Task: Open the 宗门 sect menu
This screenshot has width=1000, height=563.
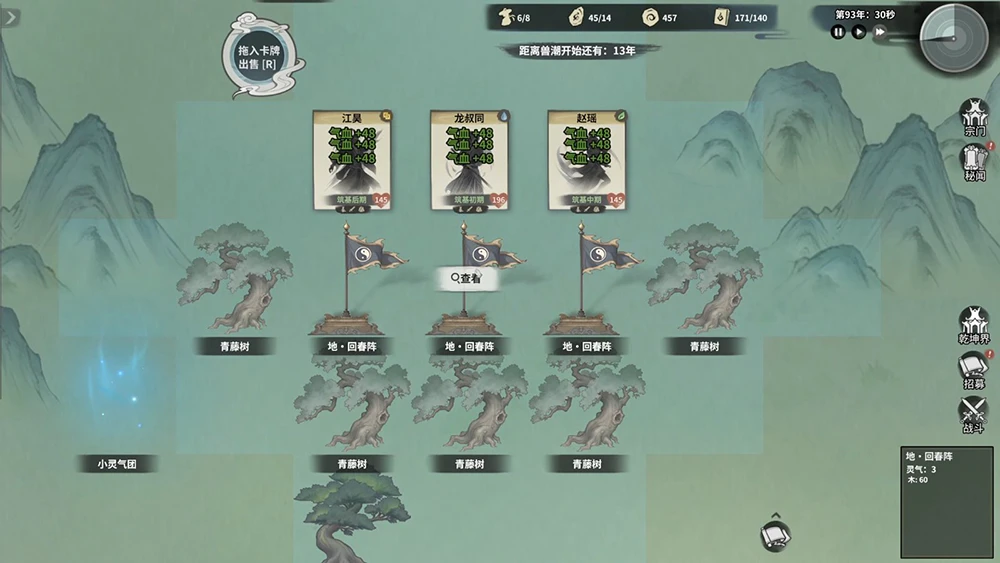Action: [x=974, y=117]
